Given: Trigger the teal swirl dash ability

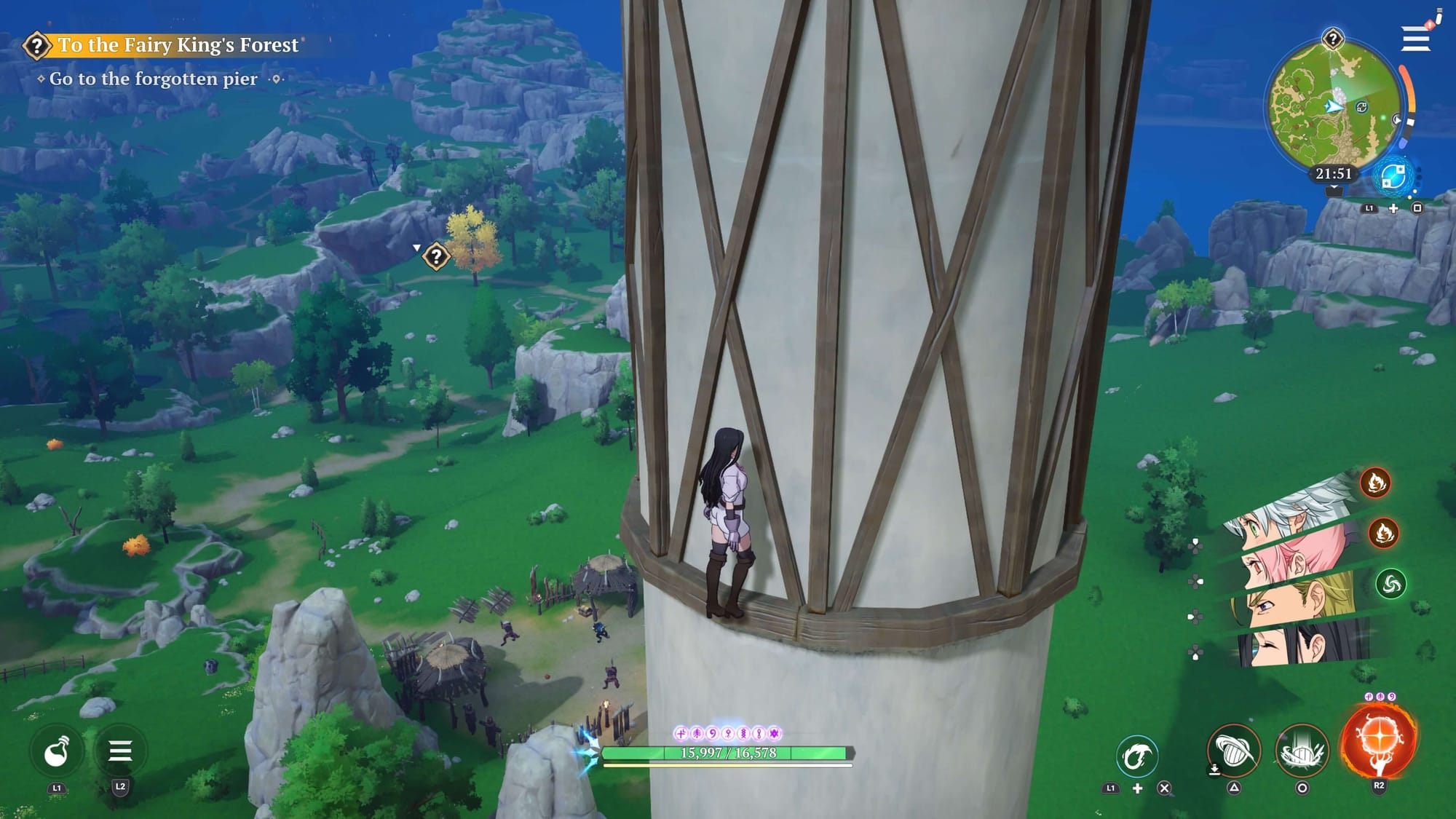Looking at the screenshot, I should (1136, 757).
